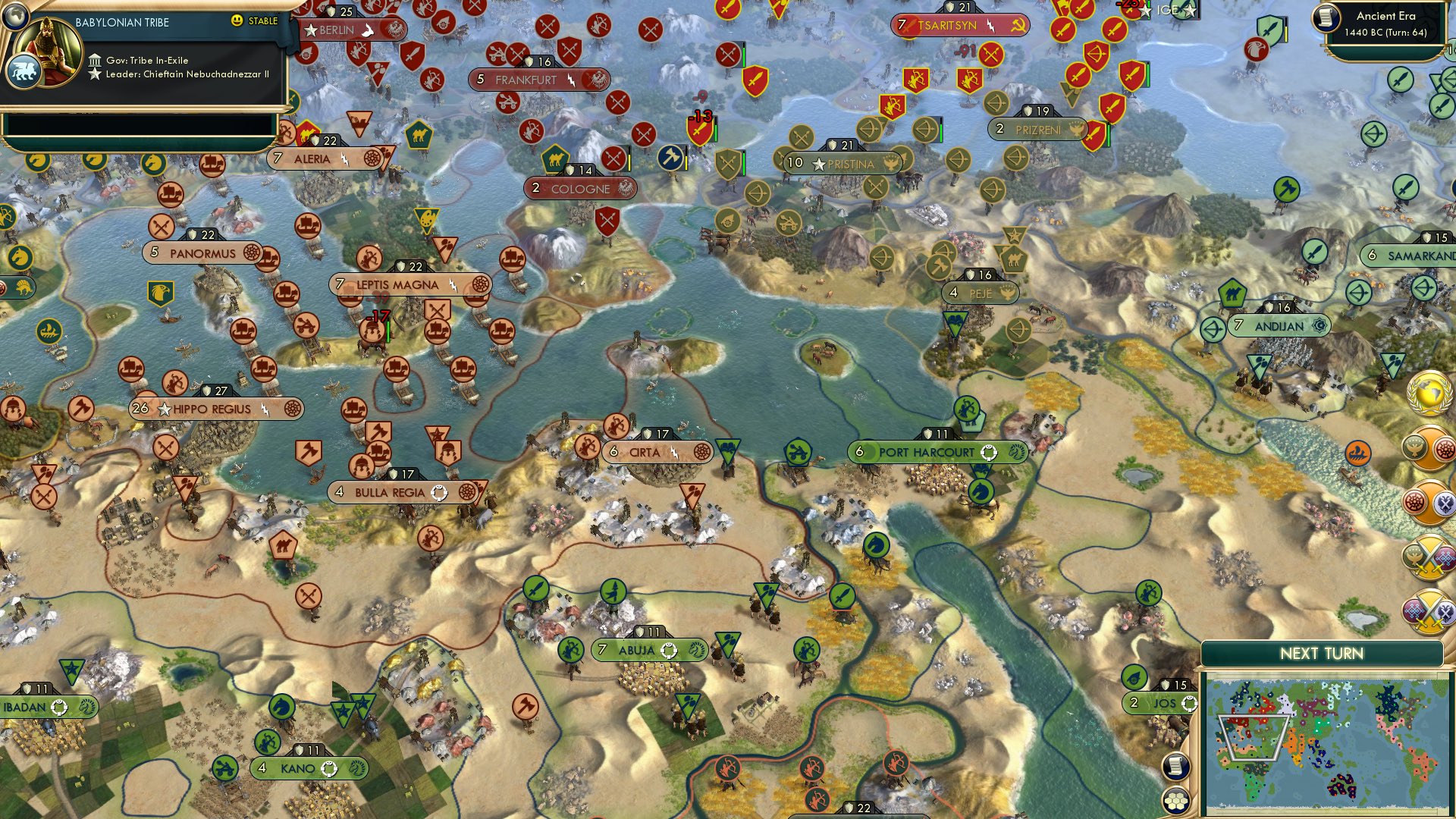The width and height of the screenshot is (1456, 819).
Task: Click the capital star icon on Berlin's banner
Action: click(311, 30)
